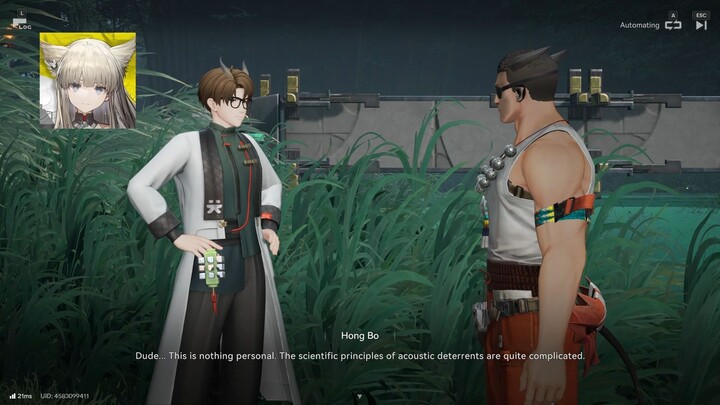720x405 pixels.
Task: Advance dialogue with the small down arrow
Action: tap(359, 396)
